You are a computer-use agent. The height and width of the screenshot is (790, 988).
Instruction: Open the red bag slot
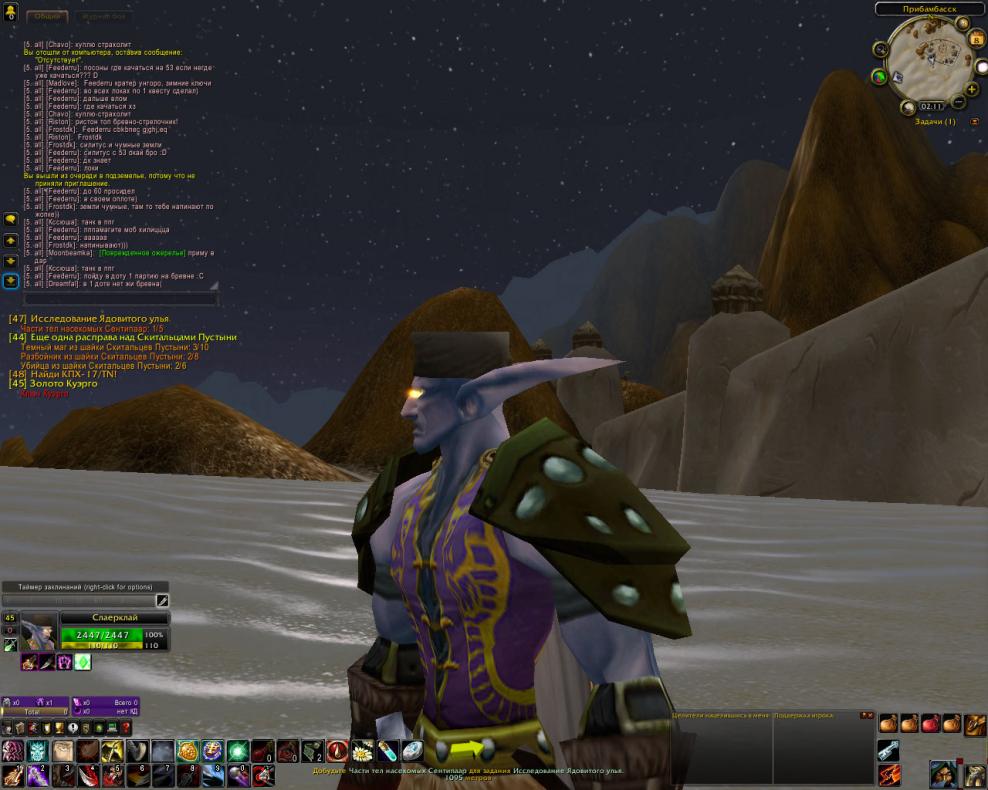point(930,723)
